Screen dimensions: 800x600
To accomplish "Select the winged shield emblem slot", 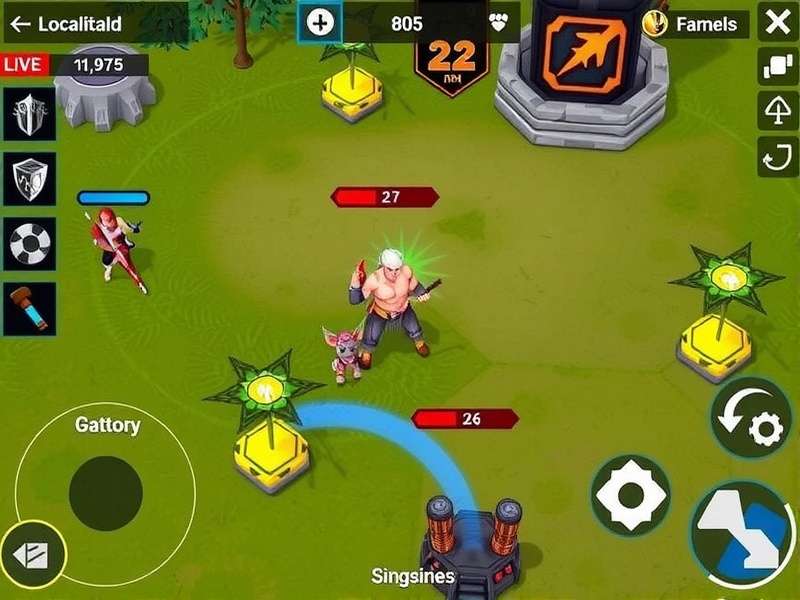I will coord(29,113).
